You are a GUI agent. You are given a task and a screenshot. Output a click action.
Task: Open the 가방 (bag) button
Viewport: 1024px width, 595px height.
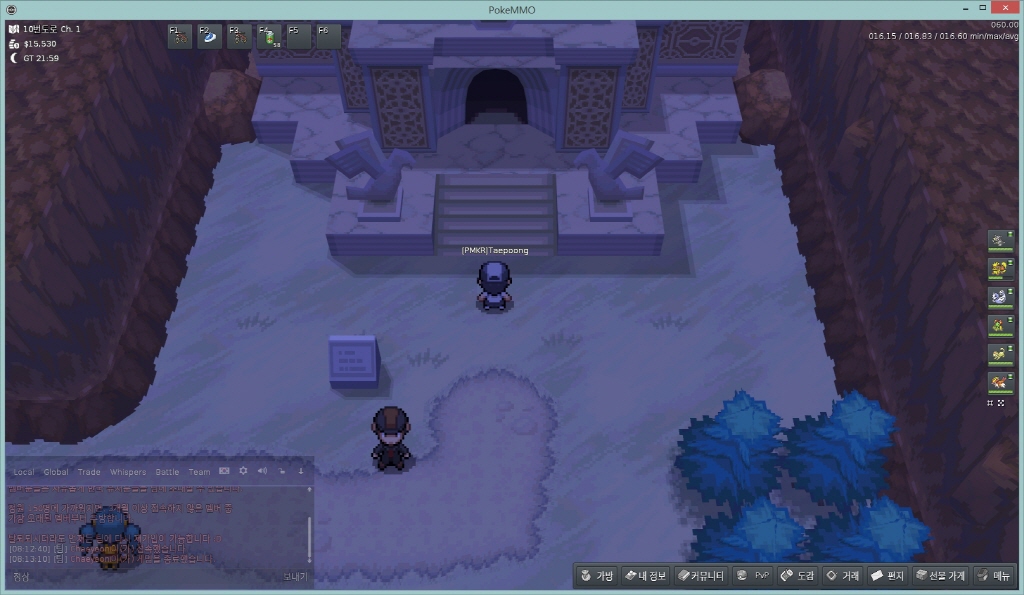click(x=596, y=576)
